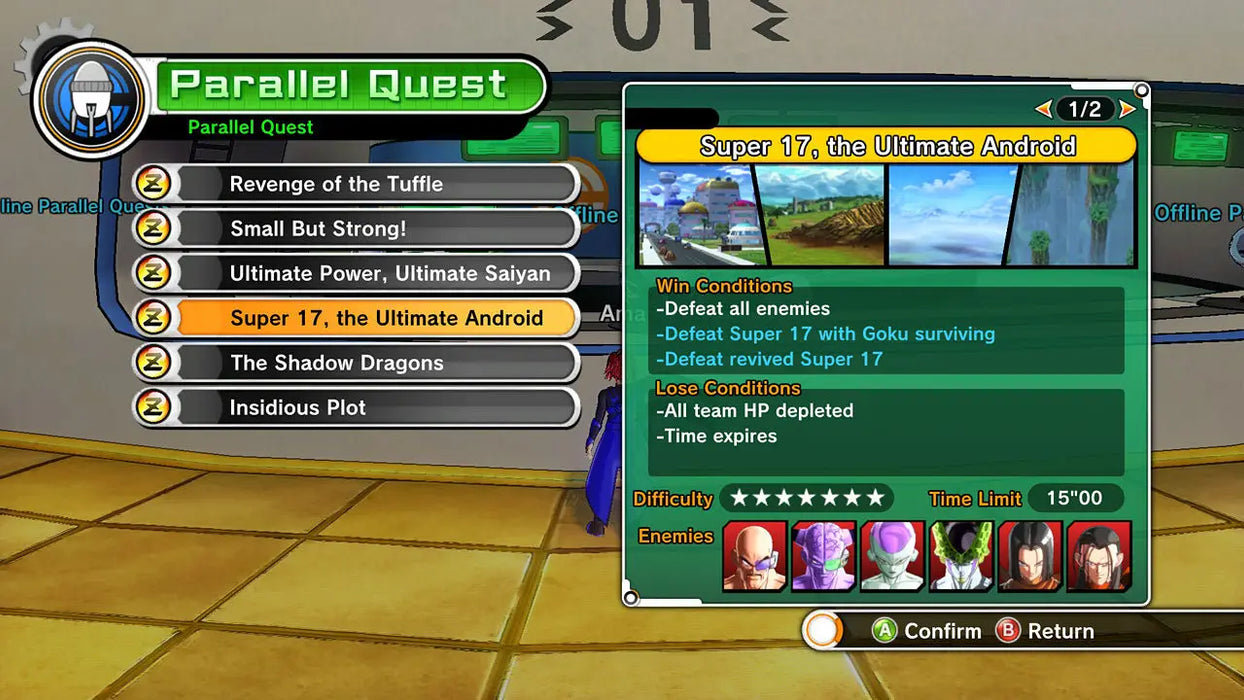Image resolution: width=1244 pixels, height=700 pixels.
Task: Go to next quest info page arrow
Action: coord(1127,109)
